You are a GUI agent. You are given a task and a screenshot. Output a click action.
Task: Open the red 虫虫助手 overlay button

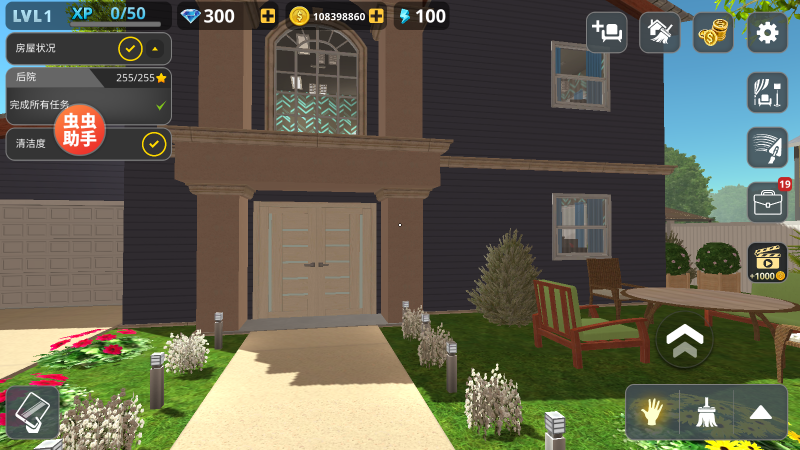coord(79,130)
